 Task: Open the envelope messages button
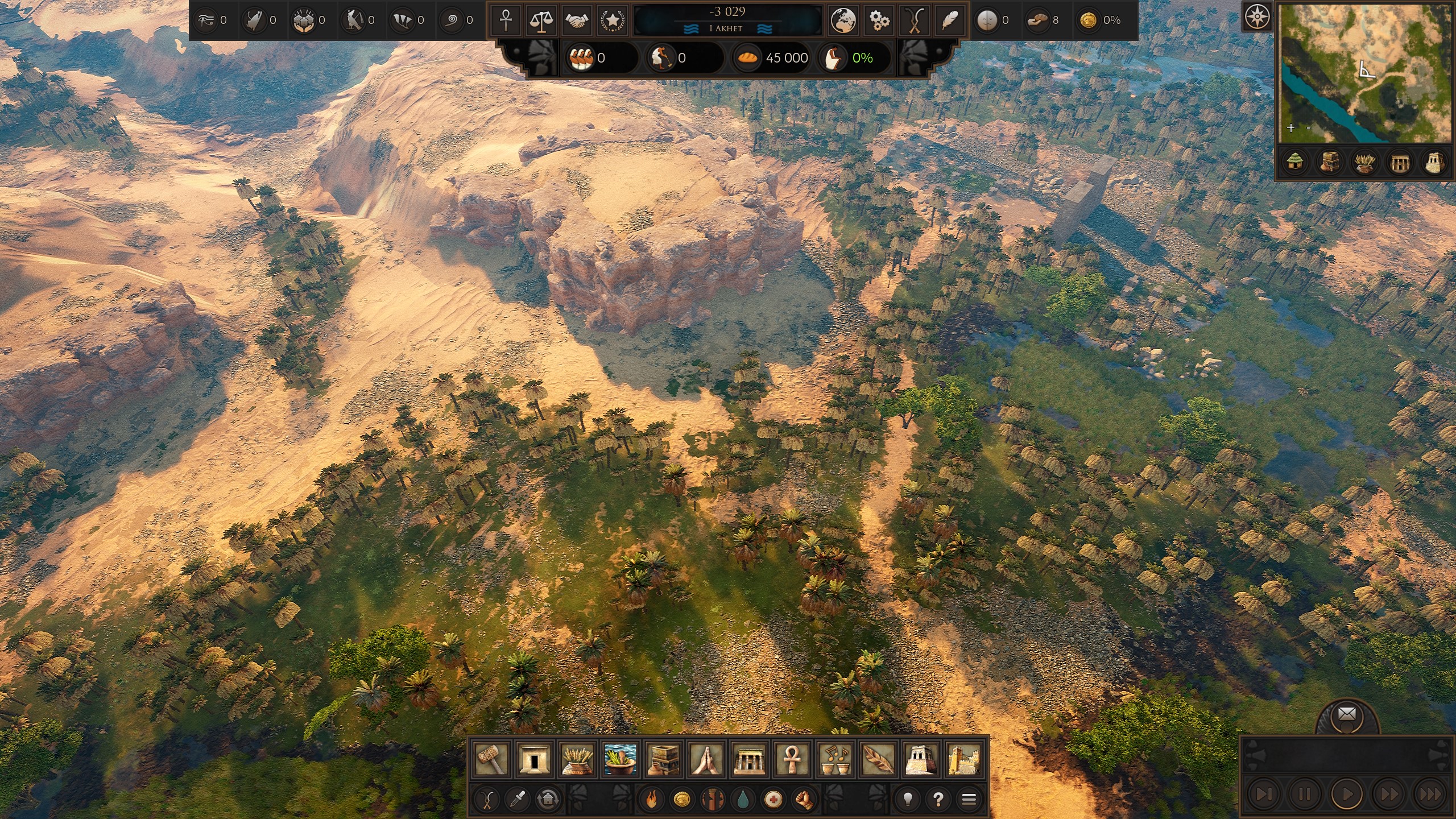(x=1347, y=714)
